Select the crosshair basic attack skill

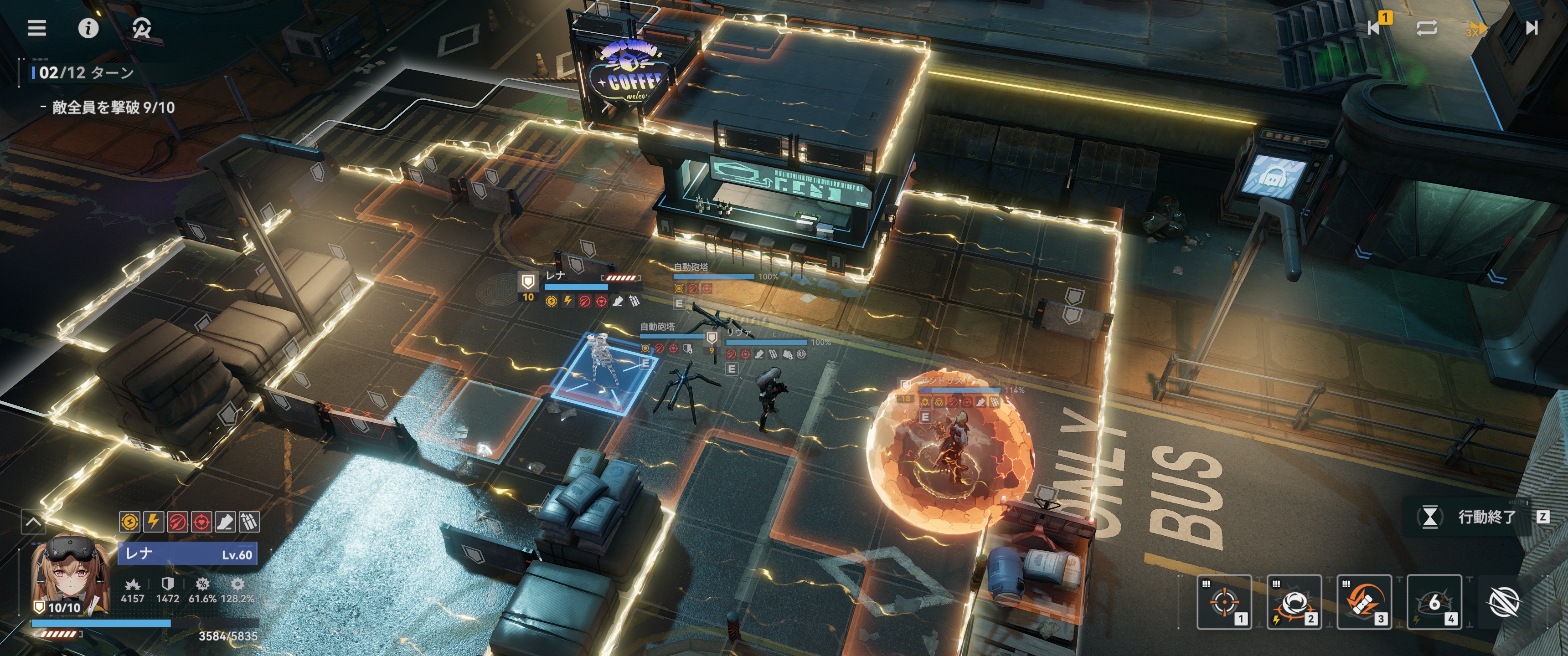(1223, 601)
